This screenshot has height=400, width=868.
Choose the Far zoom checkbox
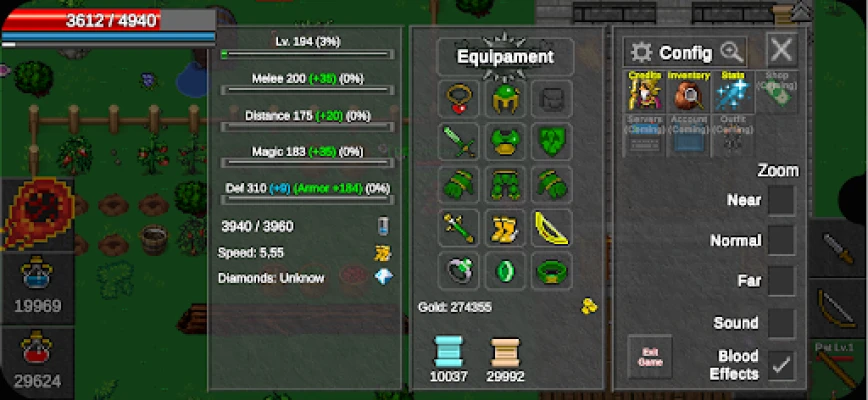(781, 281)
